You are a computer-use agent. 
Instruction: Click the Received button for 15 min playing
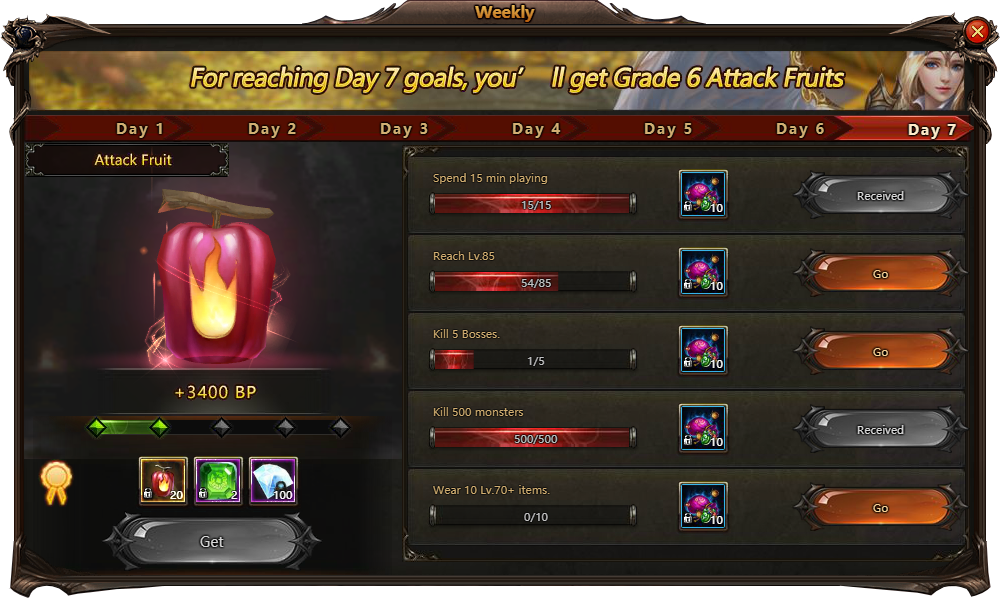click(880, 196)
